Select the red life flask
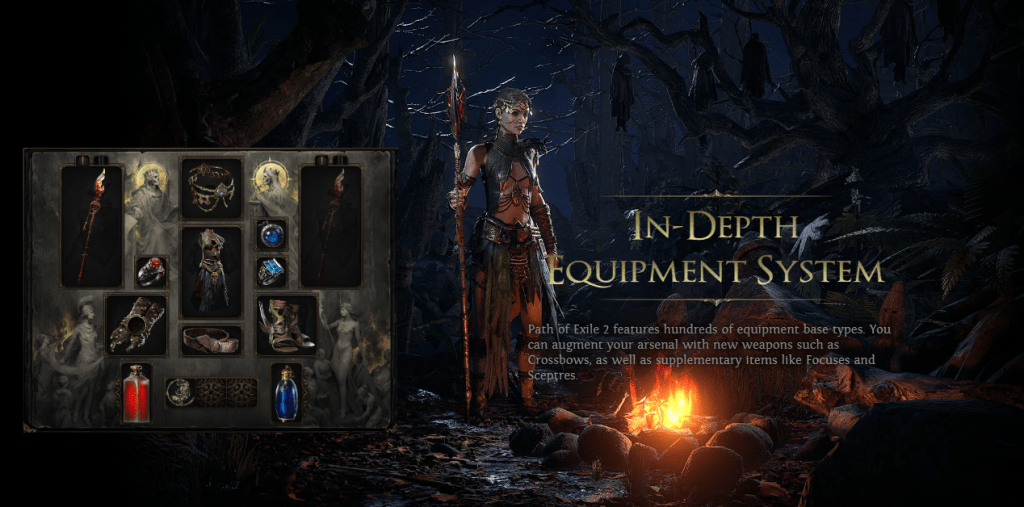The image size is (1024, 507). [136, 392]
